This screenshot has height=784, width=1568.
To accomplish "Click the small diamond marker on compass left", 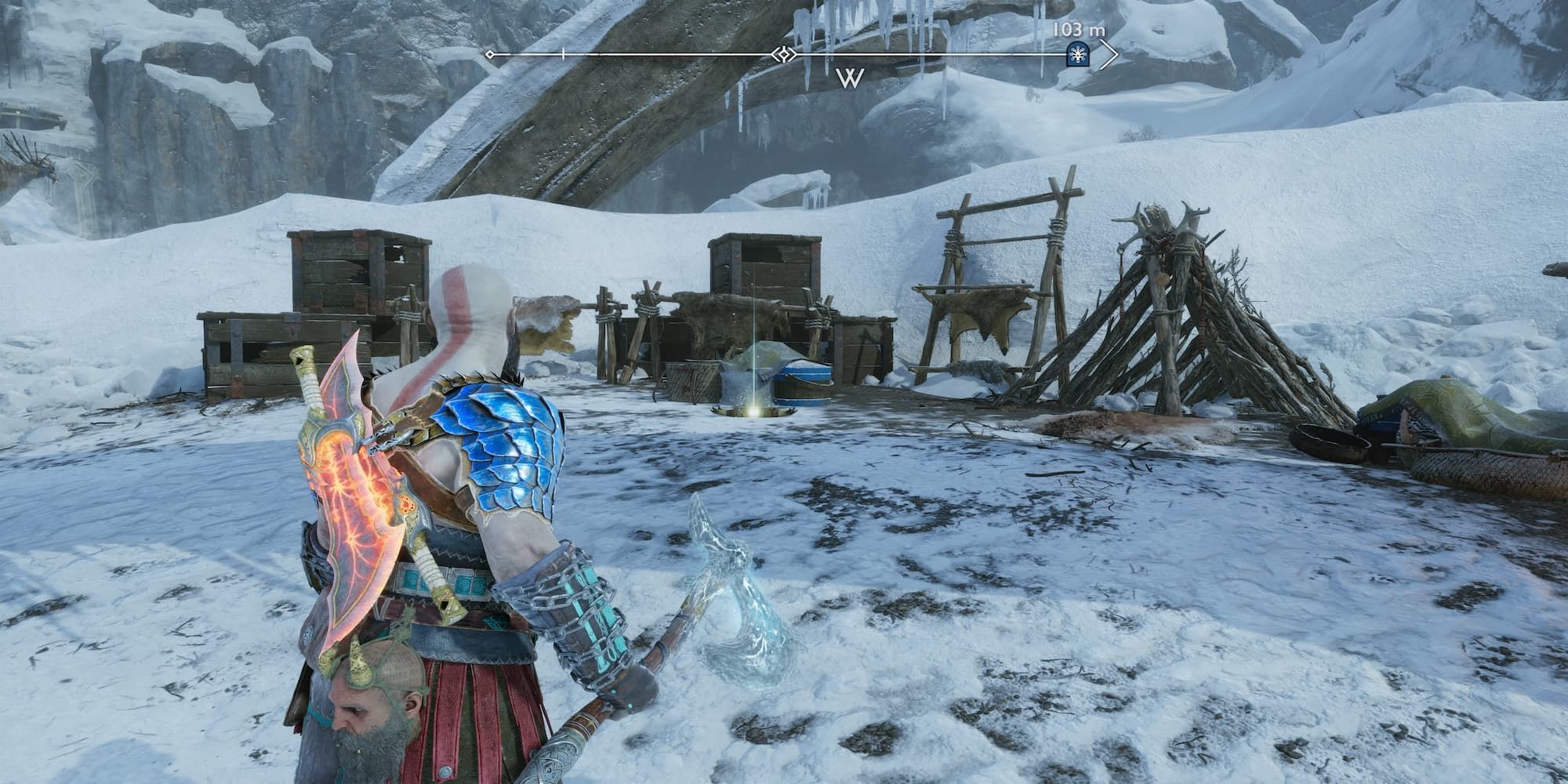I will [x=489, y=53].
